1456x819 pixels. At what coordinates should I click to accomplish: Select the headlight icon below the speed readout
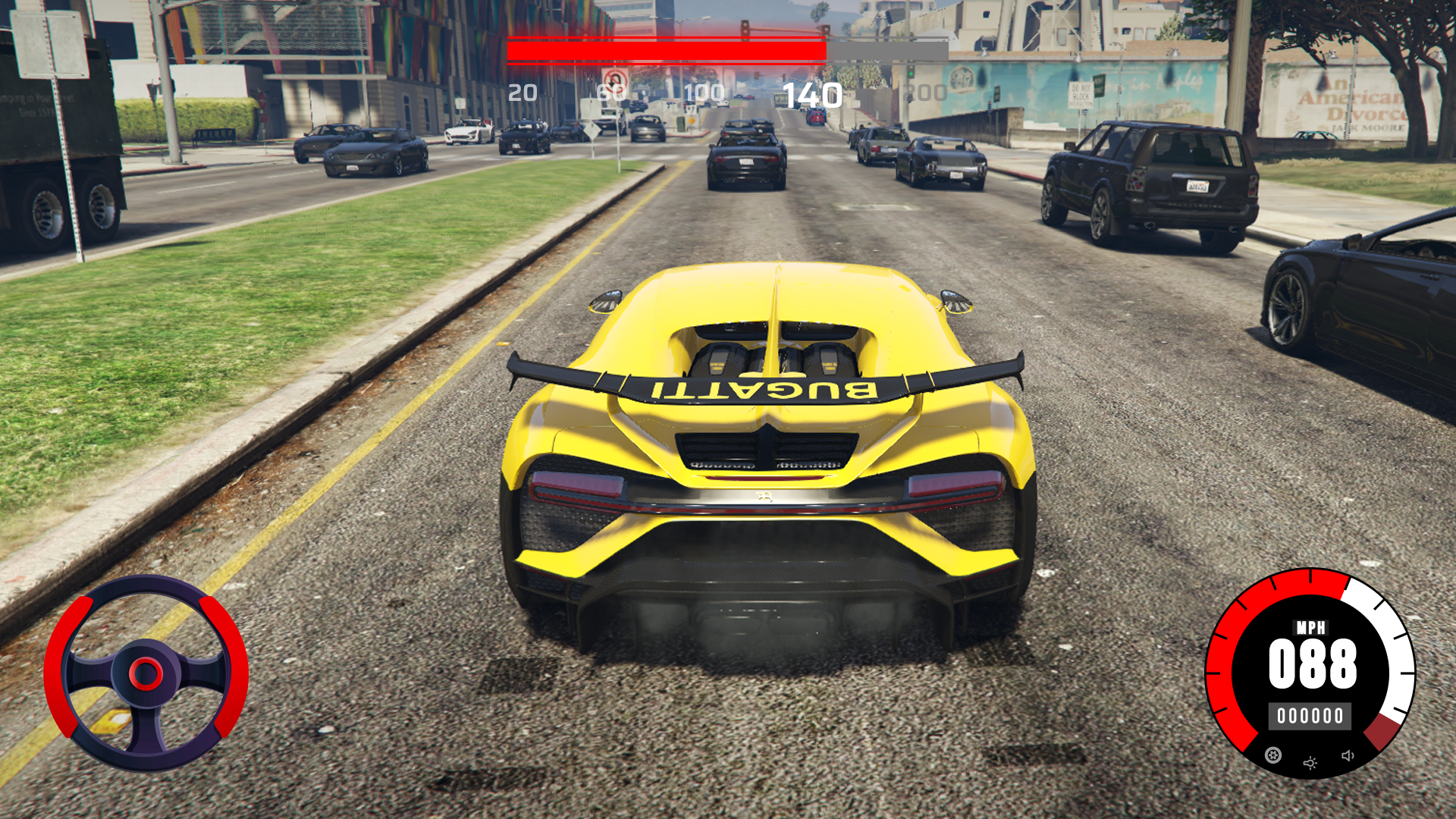(x=1310, y=763)
